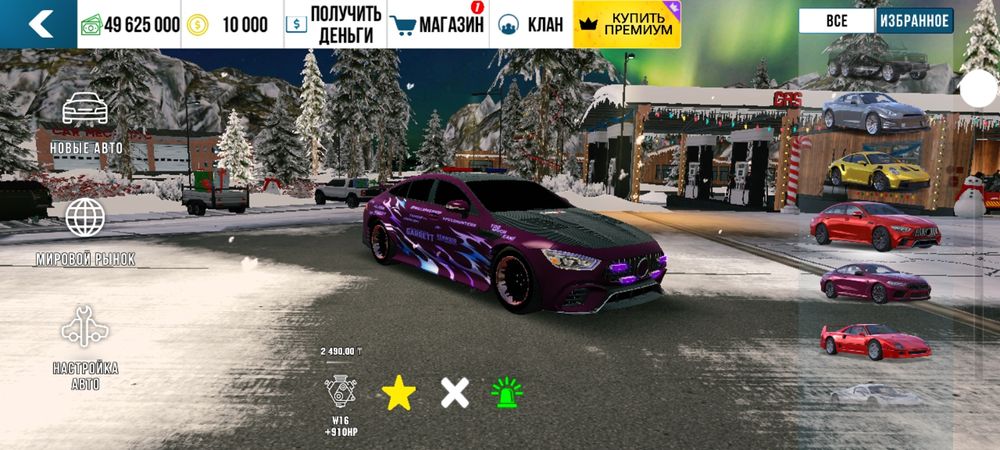Select the red Ferrari F40 thumbnail
Image resolution: width=1000 pixels, height=450 pixels.
pos(874,341)
